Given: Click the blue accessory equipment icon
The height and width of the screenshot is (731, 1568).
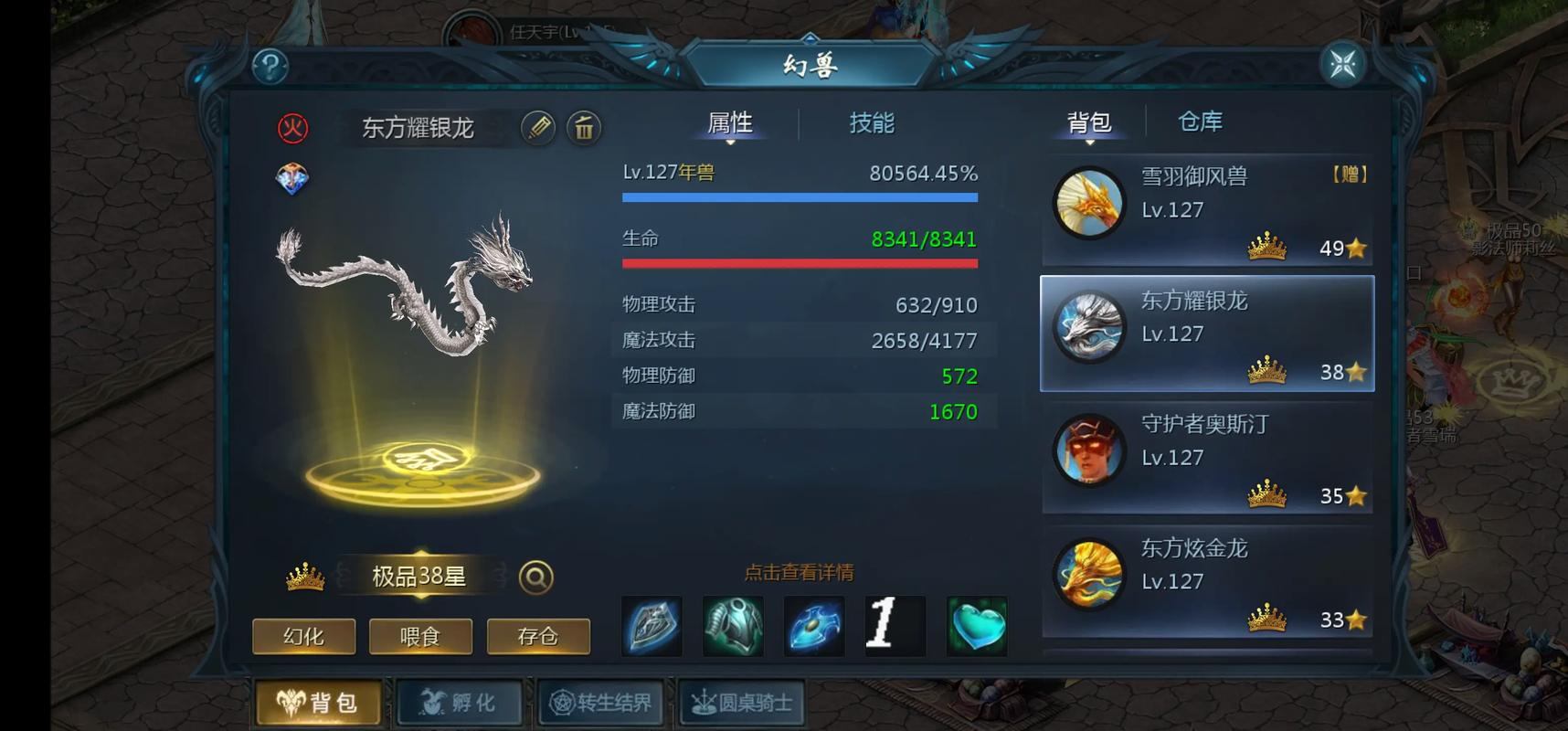Looking at the screenshot, I should 813,625.
